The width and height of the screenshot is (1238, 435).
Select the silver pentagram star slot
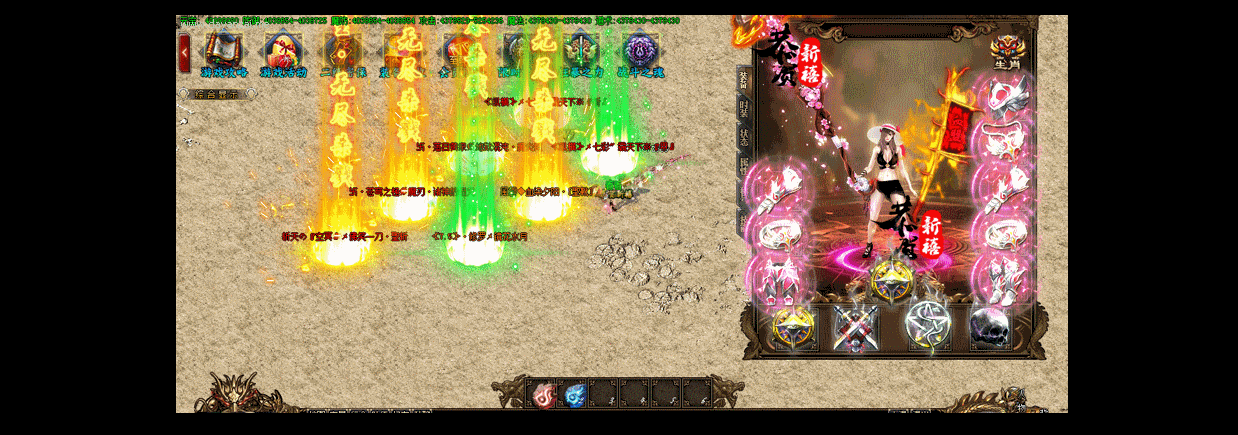point(927,327)
